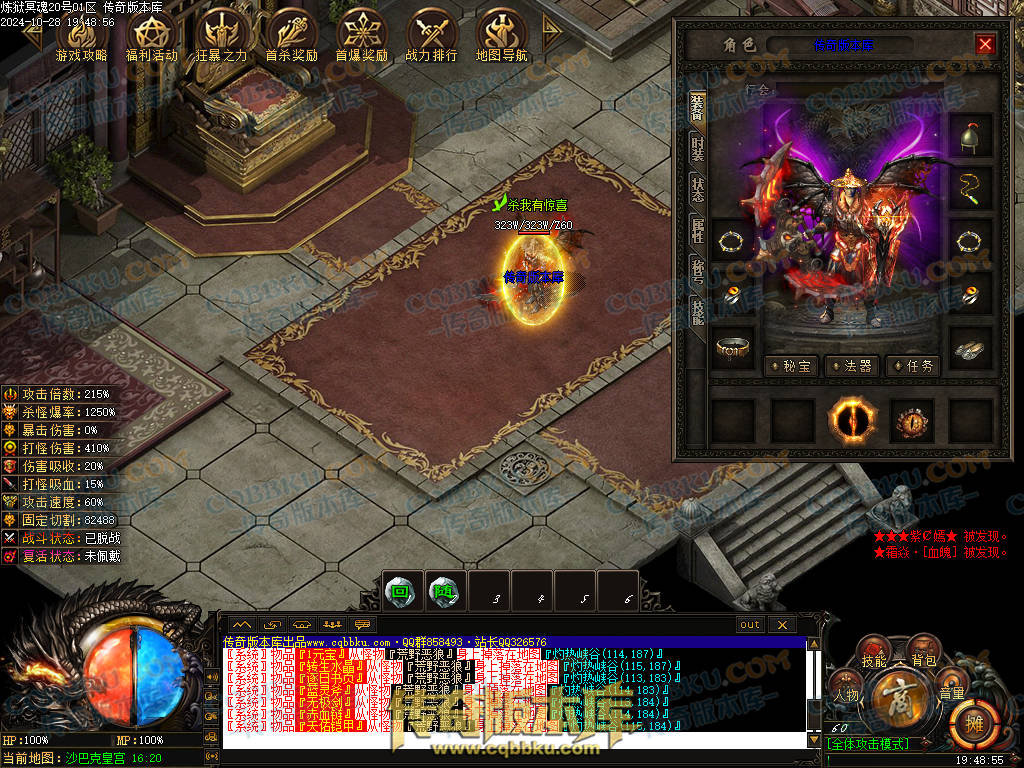
Task: Close the 角色 character panel
Action: 985,44
